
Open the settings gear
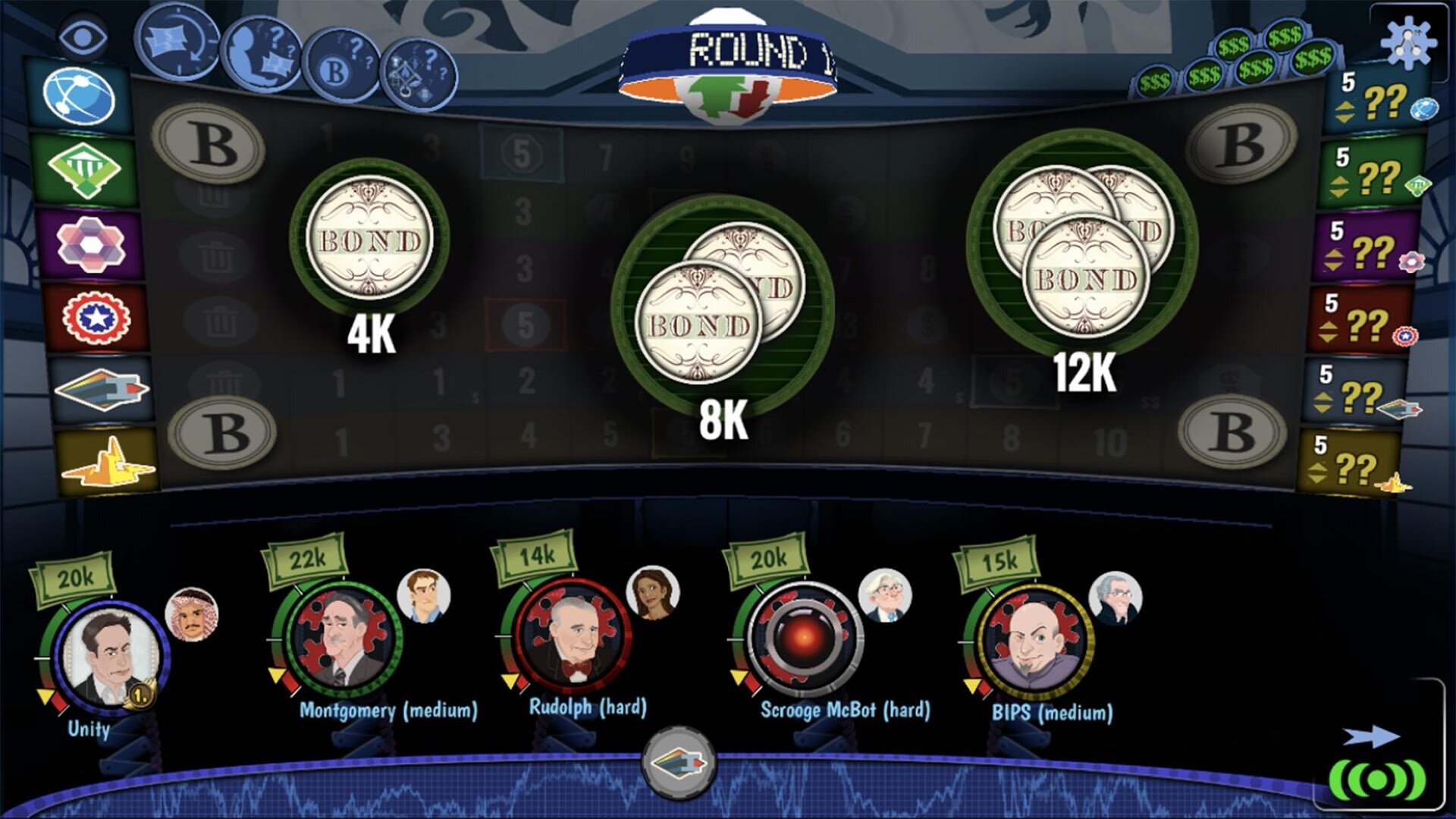point(1407,42)
